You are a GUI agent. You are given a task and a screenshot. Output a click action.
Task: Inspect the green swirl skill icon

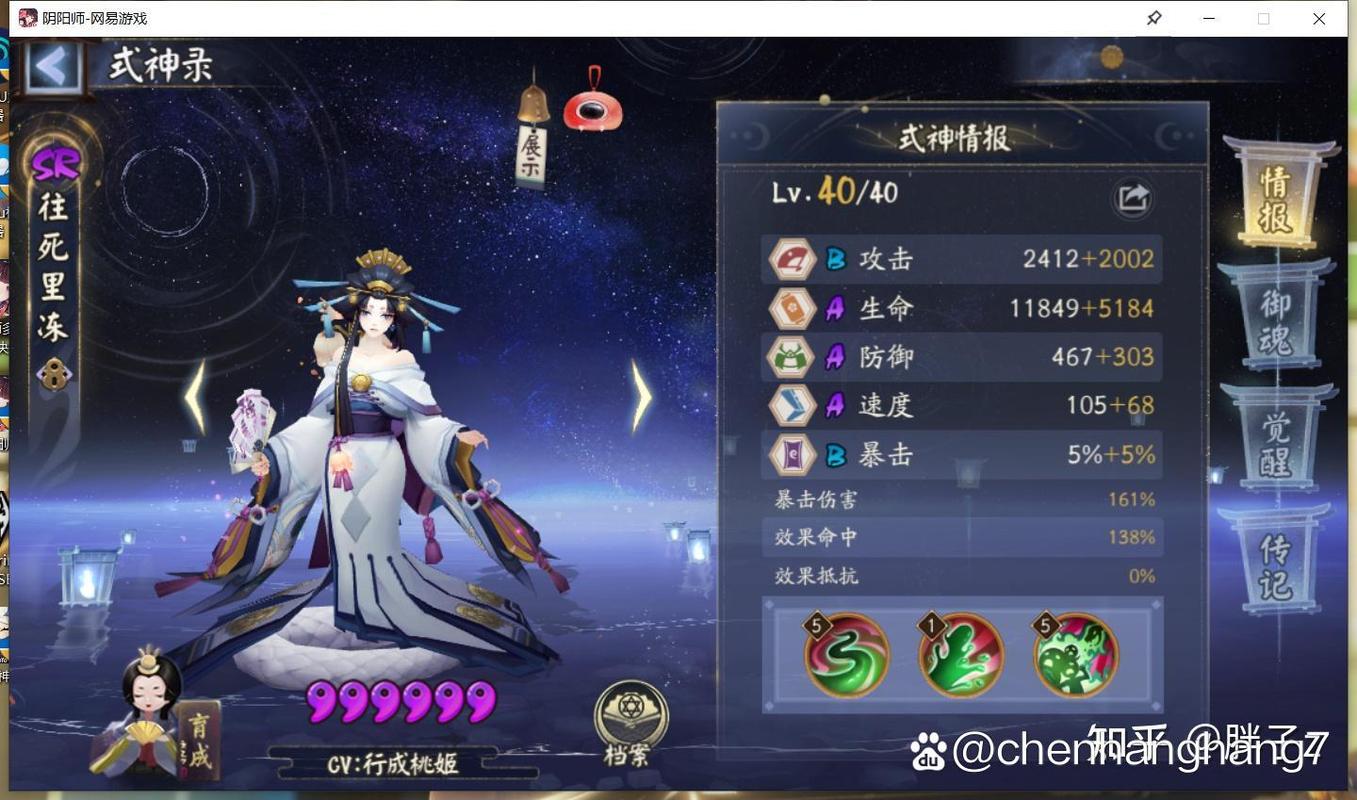click(847, 655)
